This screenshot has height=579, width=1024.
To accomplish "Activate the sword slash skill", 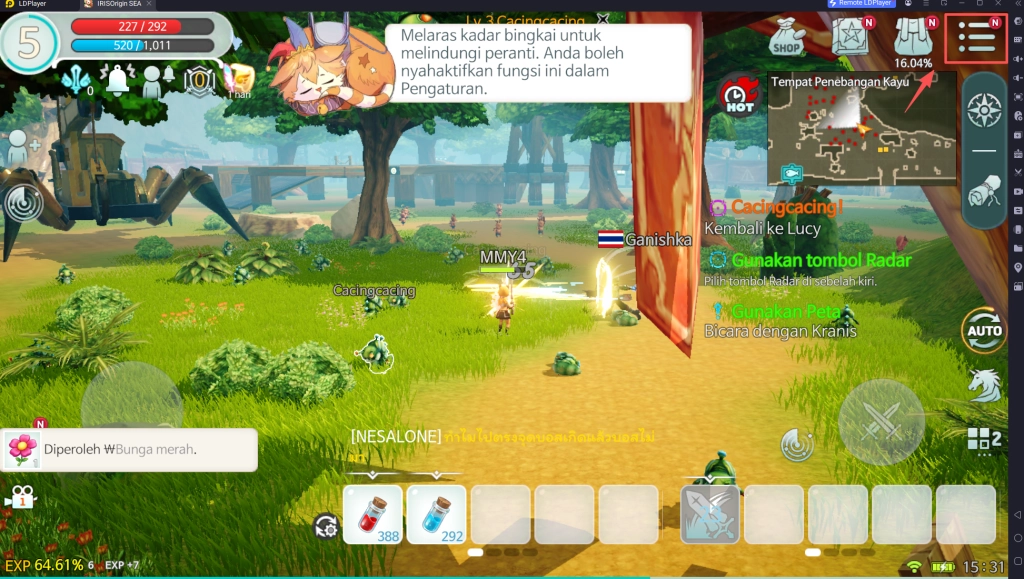I will [x=710, y=514].
